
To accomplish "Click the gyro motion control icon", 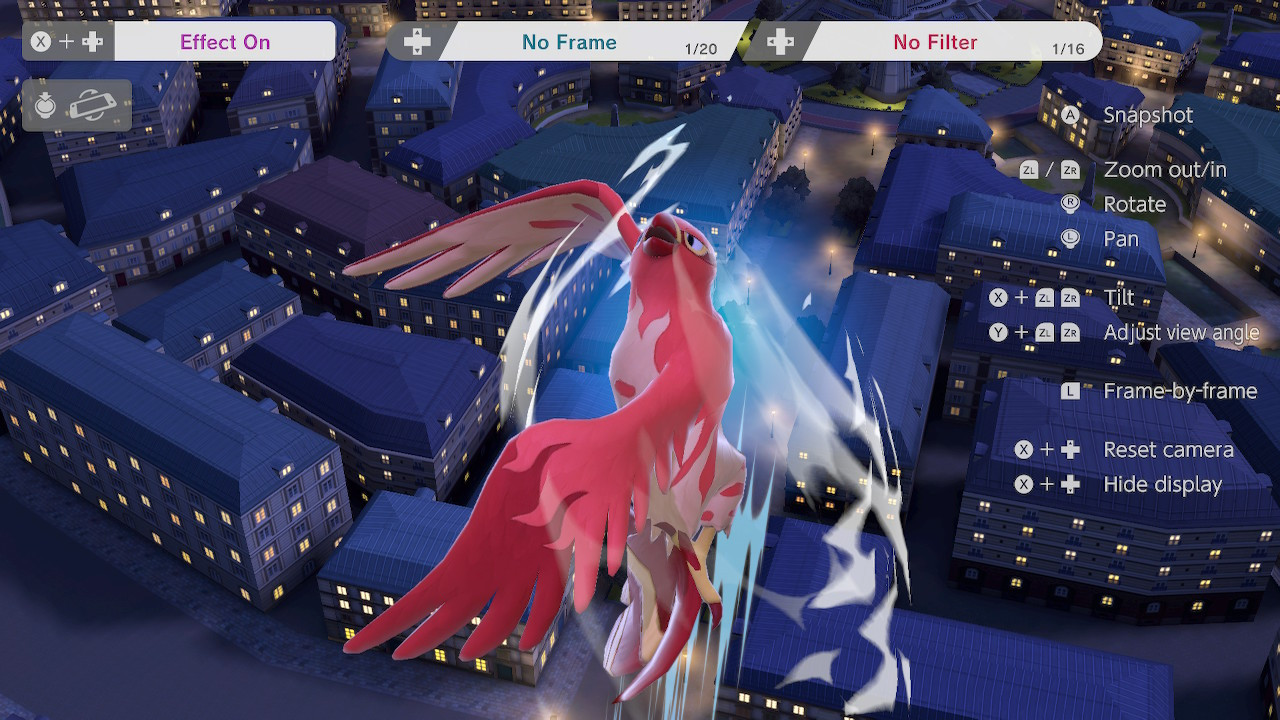I will coord(95,105).
